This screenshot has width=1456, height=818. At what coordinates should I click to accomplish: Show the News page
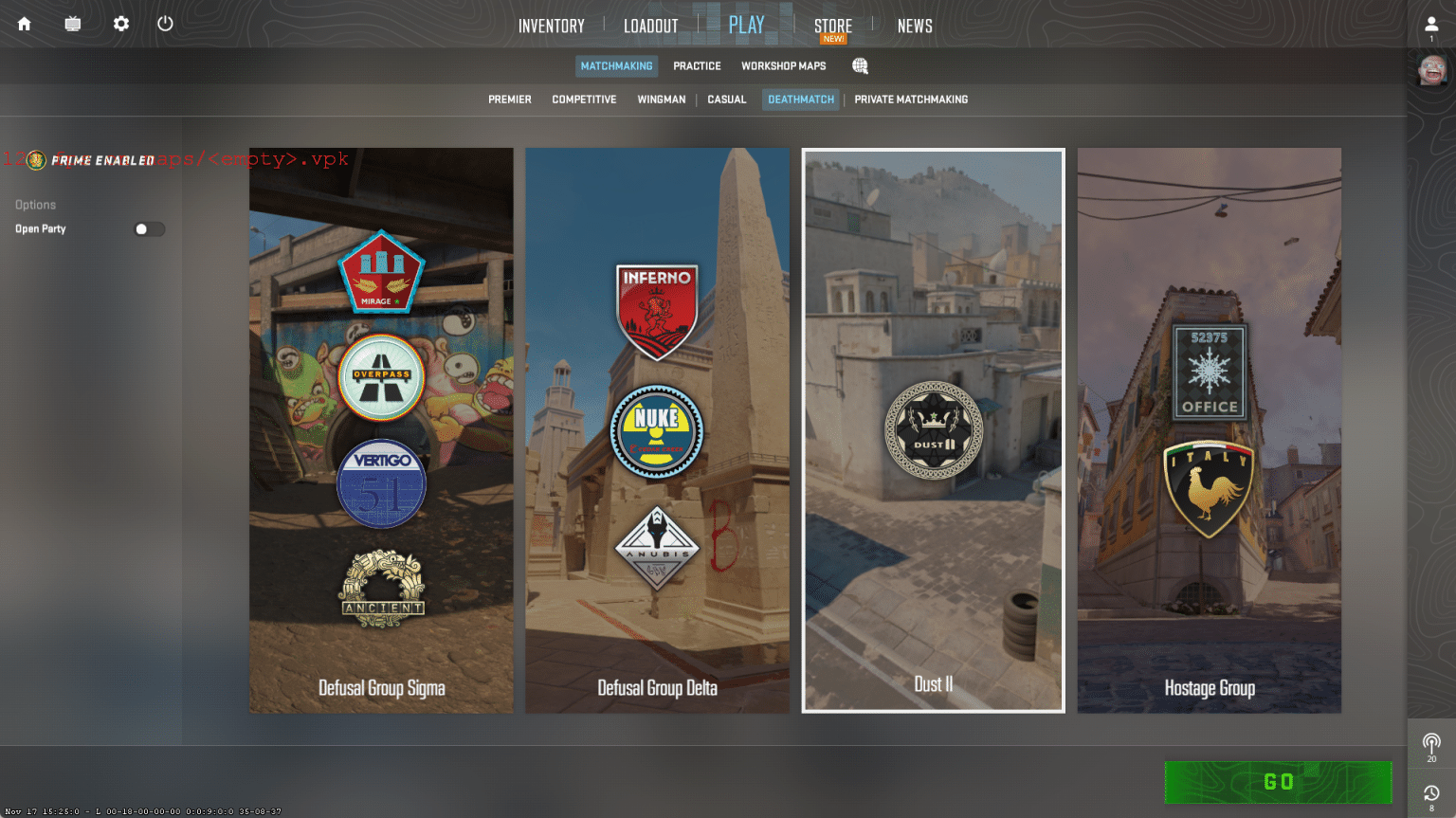tap(915, 26)
